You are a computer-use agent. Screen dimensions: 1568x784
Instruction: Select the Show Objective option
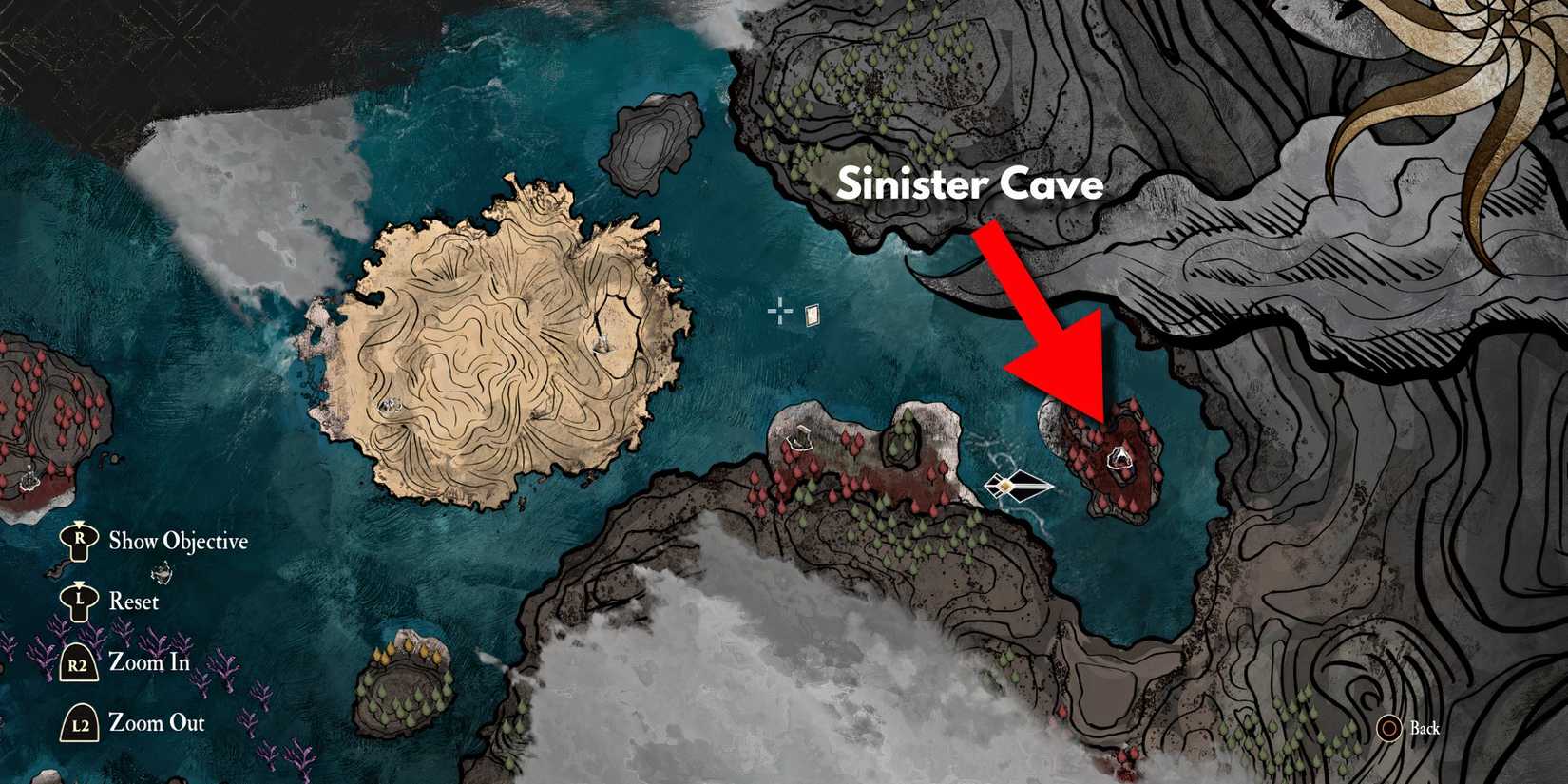[x=179, y=541]
